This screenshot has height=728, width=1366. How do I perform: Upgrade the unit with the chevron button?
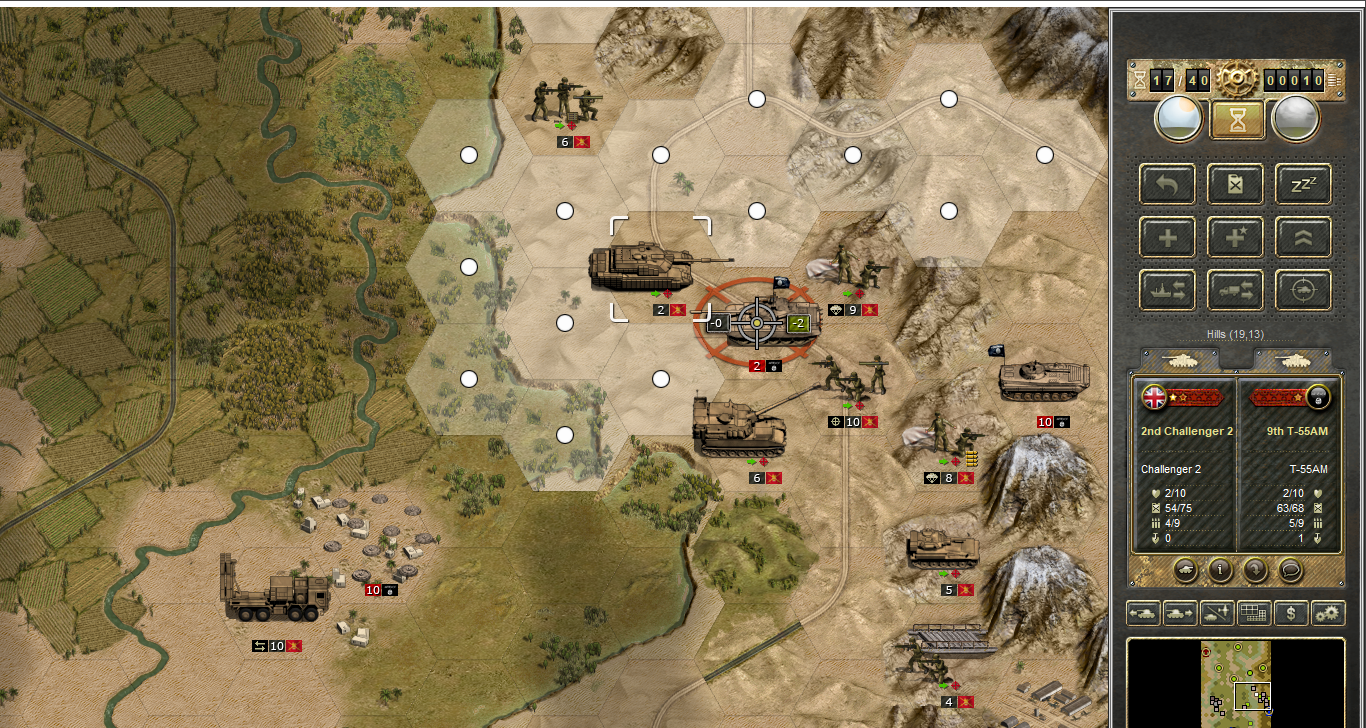1303,238
